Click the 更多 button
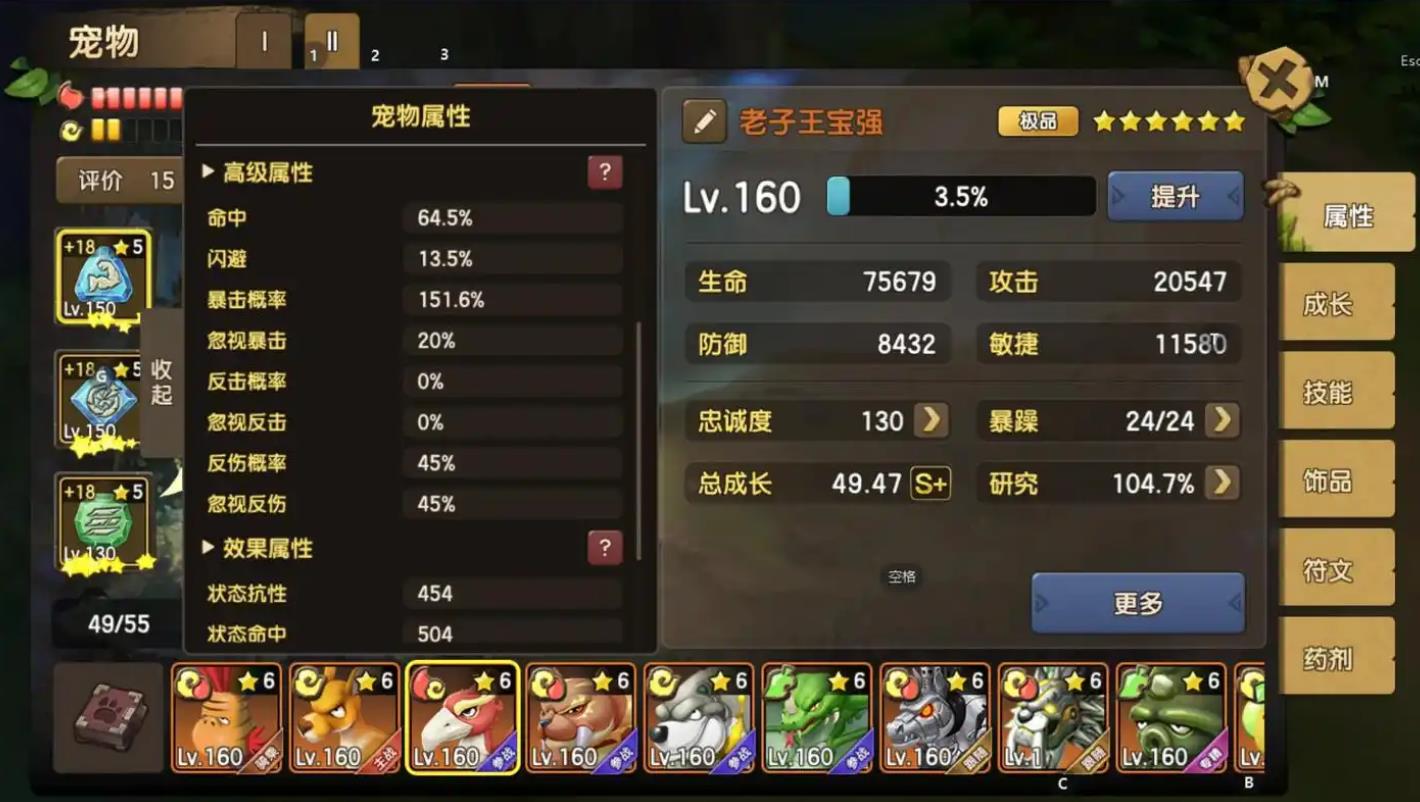This screenshot has width=1420, height=802. point(1137,604)
